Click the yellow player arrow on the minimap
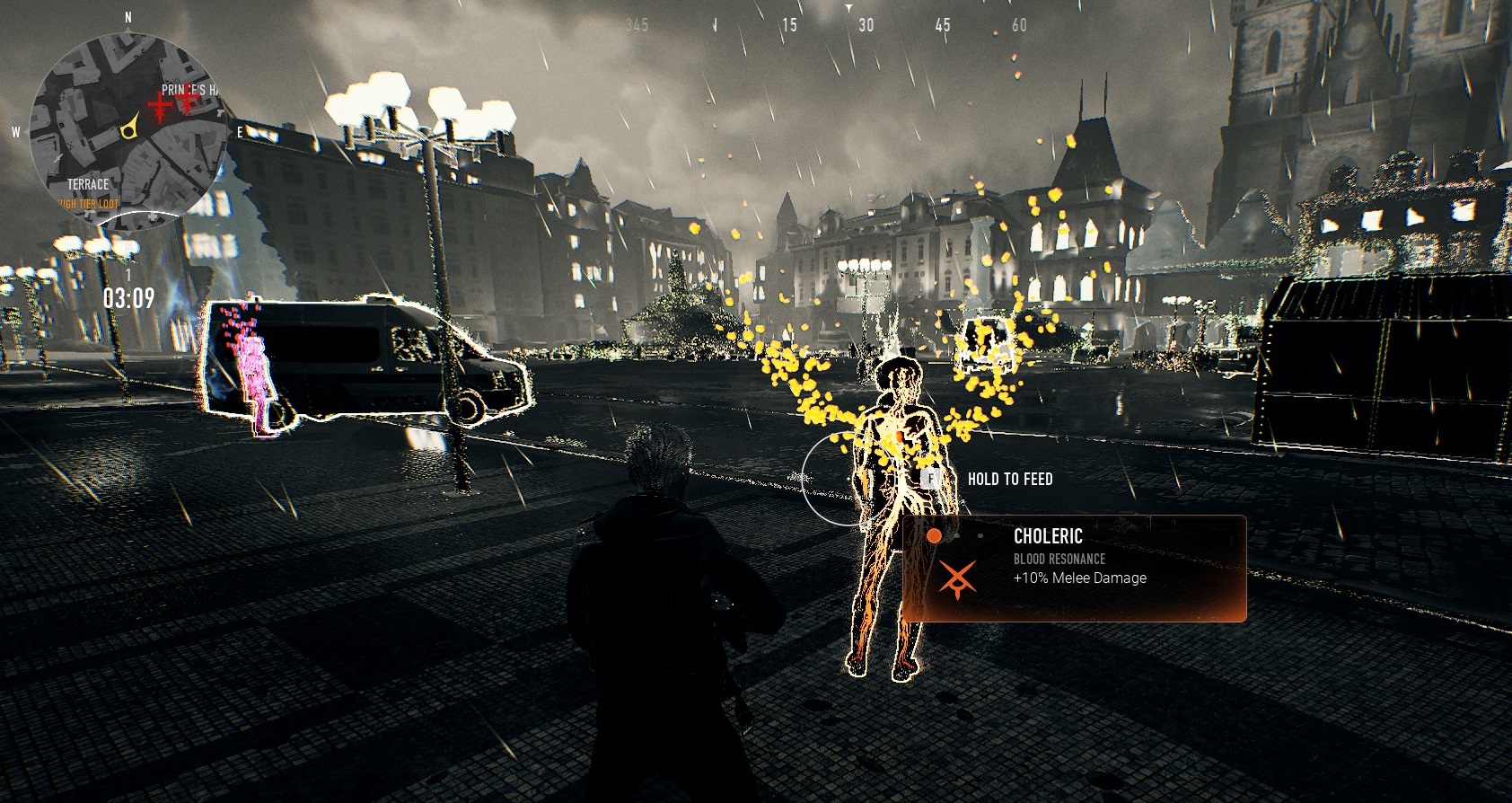This screenshot has width=1512, height=803. click(x=131, y=128)
